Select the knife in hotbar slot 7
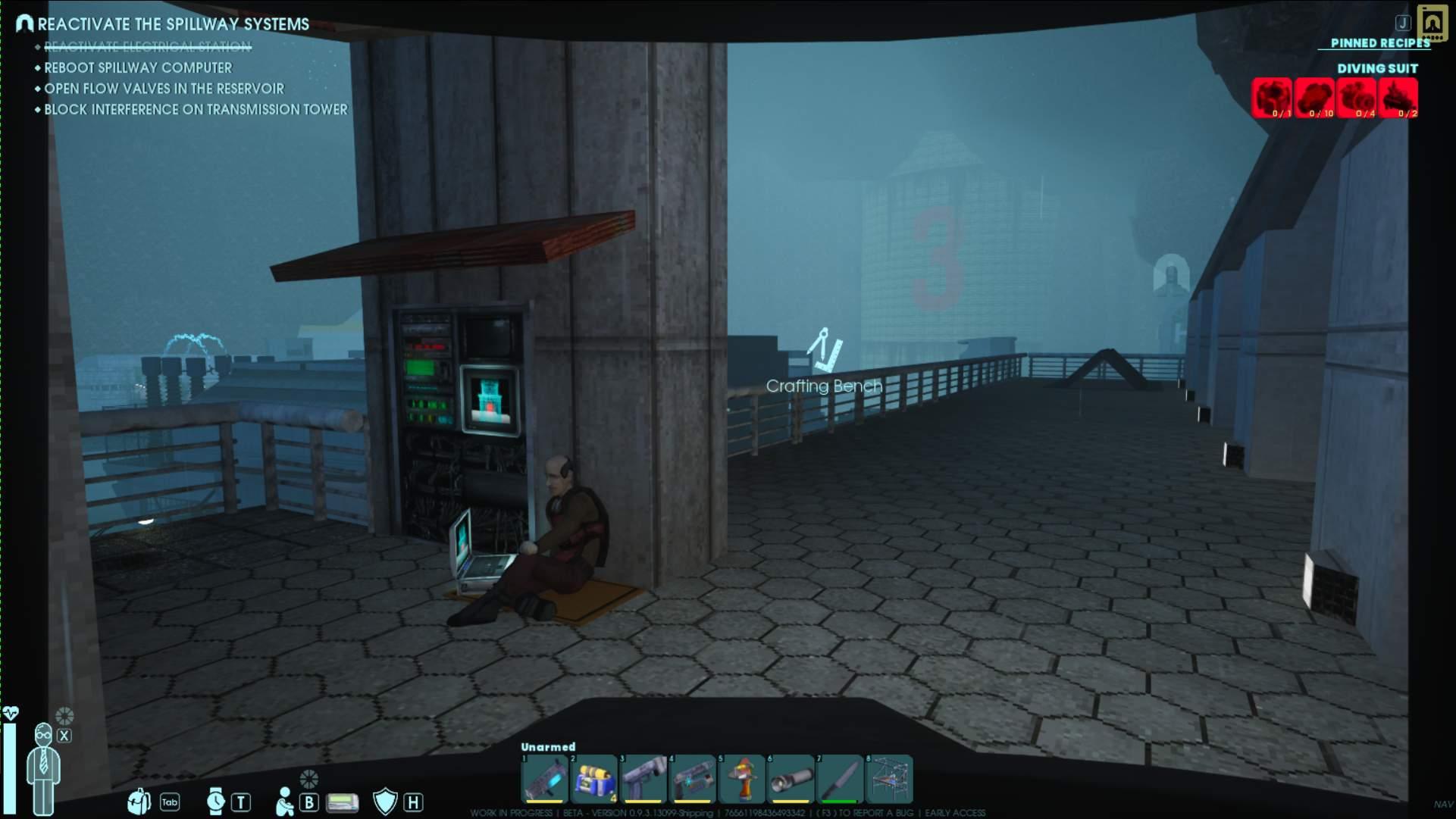Screen dimensions: 1456x819 840,779
